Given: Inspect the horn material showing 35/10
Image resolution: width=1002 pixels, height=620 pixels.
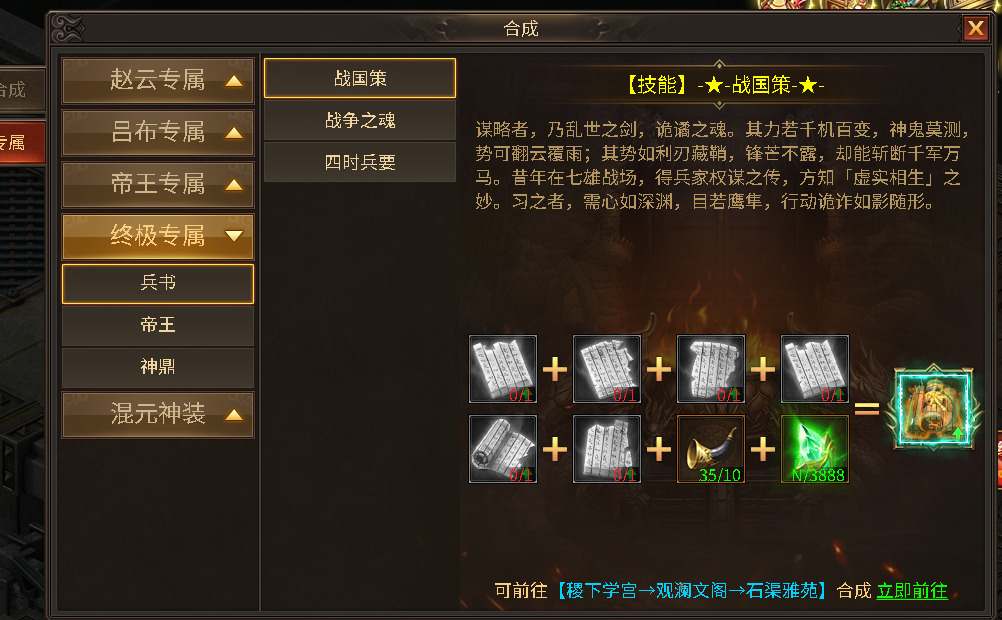Looking at the screenshot, I should [x=711, y=450].
